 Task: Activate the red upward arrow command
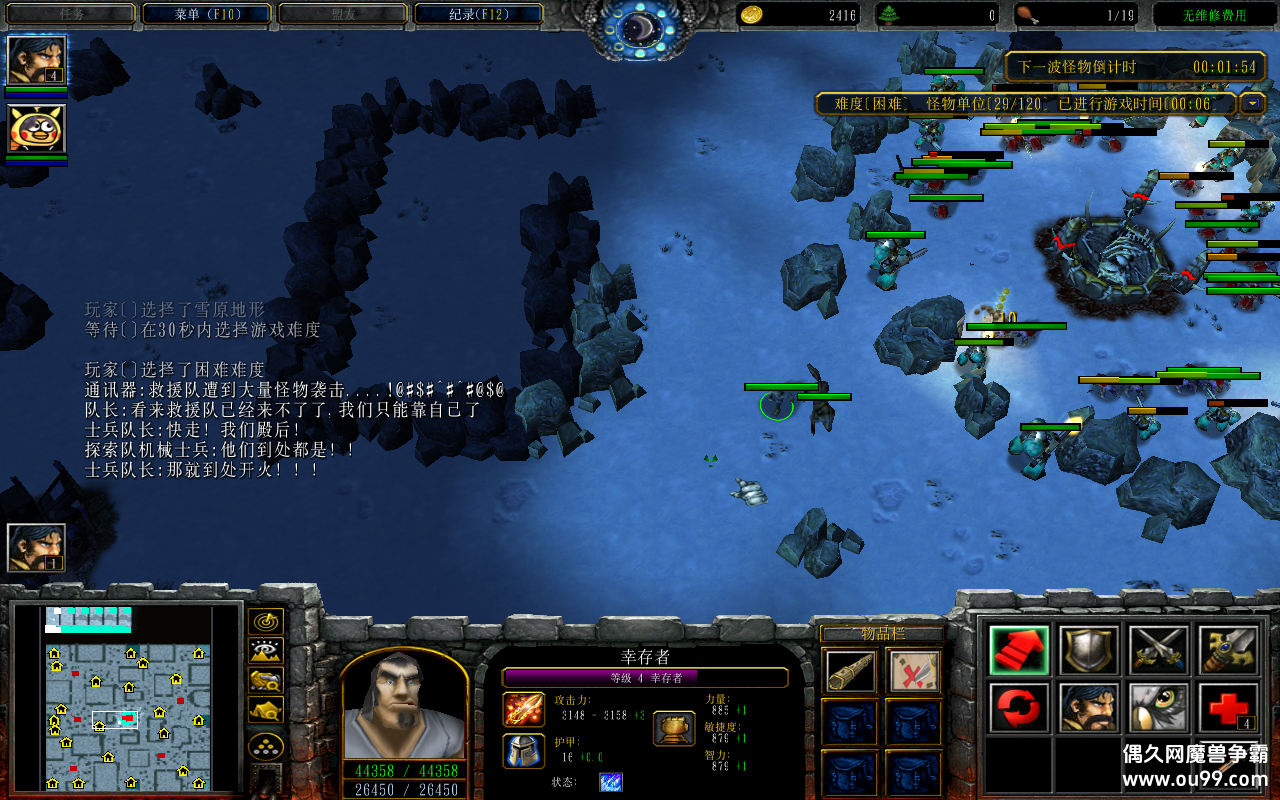point(1019,650)
